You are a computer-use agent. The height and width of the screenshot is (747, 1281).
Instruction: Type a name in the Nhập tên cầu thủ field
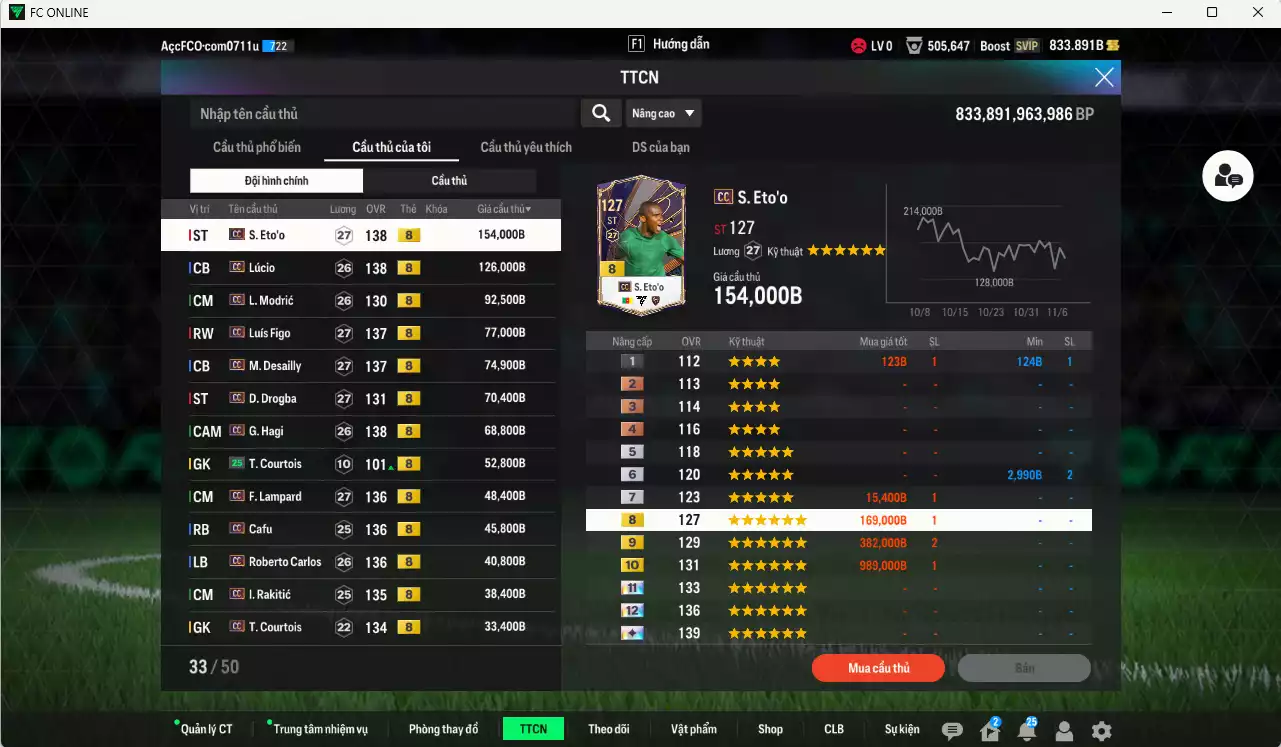380,113
